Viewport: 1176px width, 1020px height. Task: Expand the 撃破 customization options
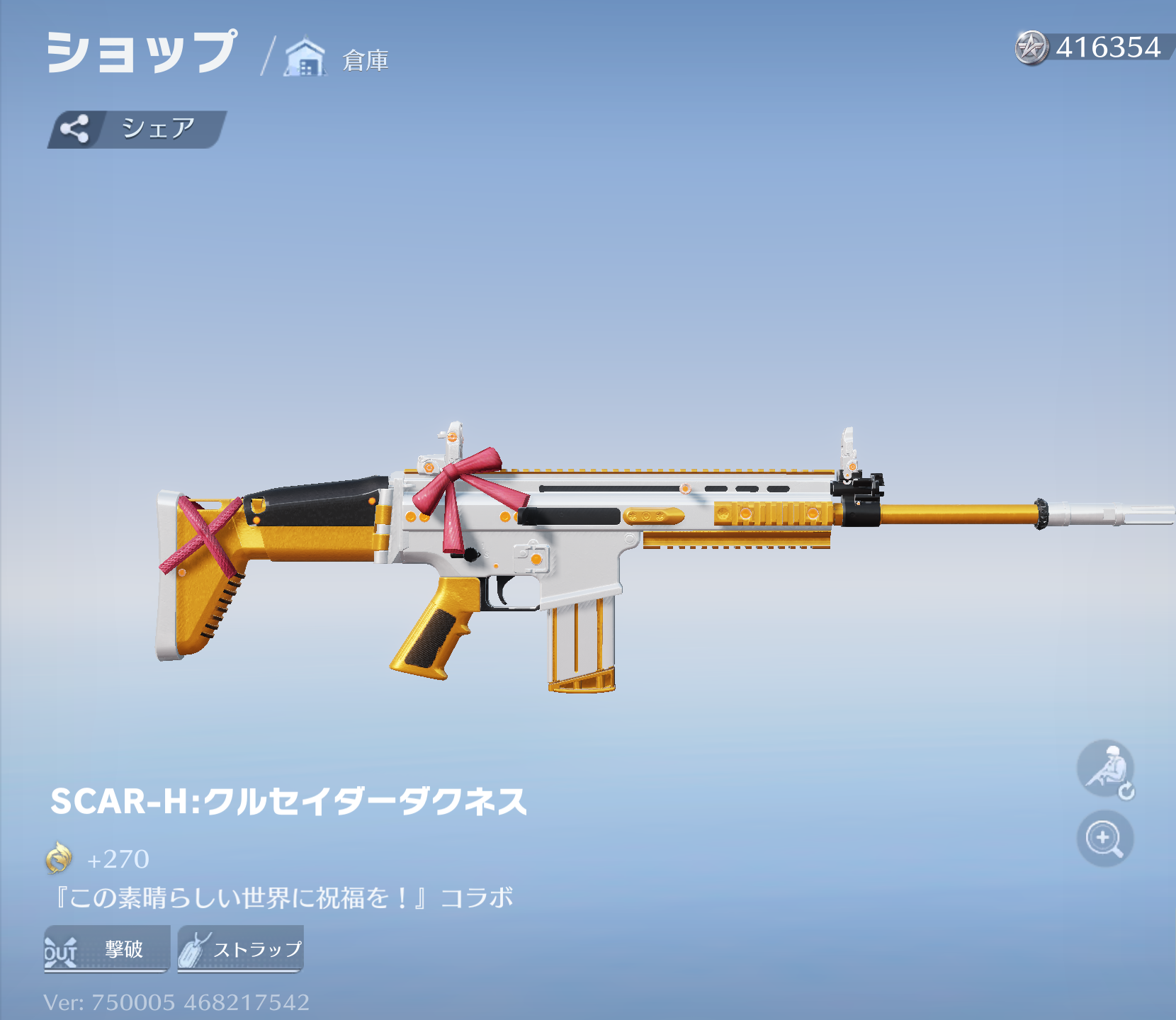click(105, 949)
